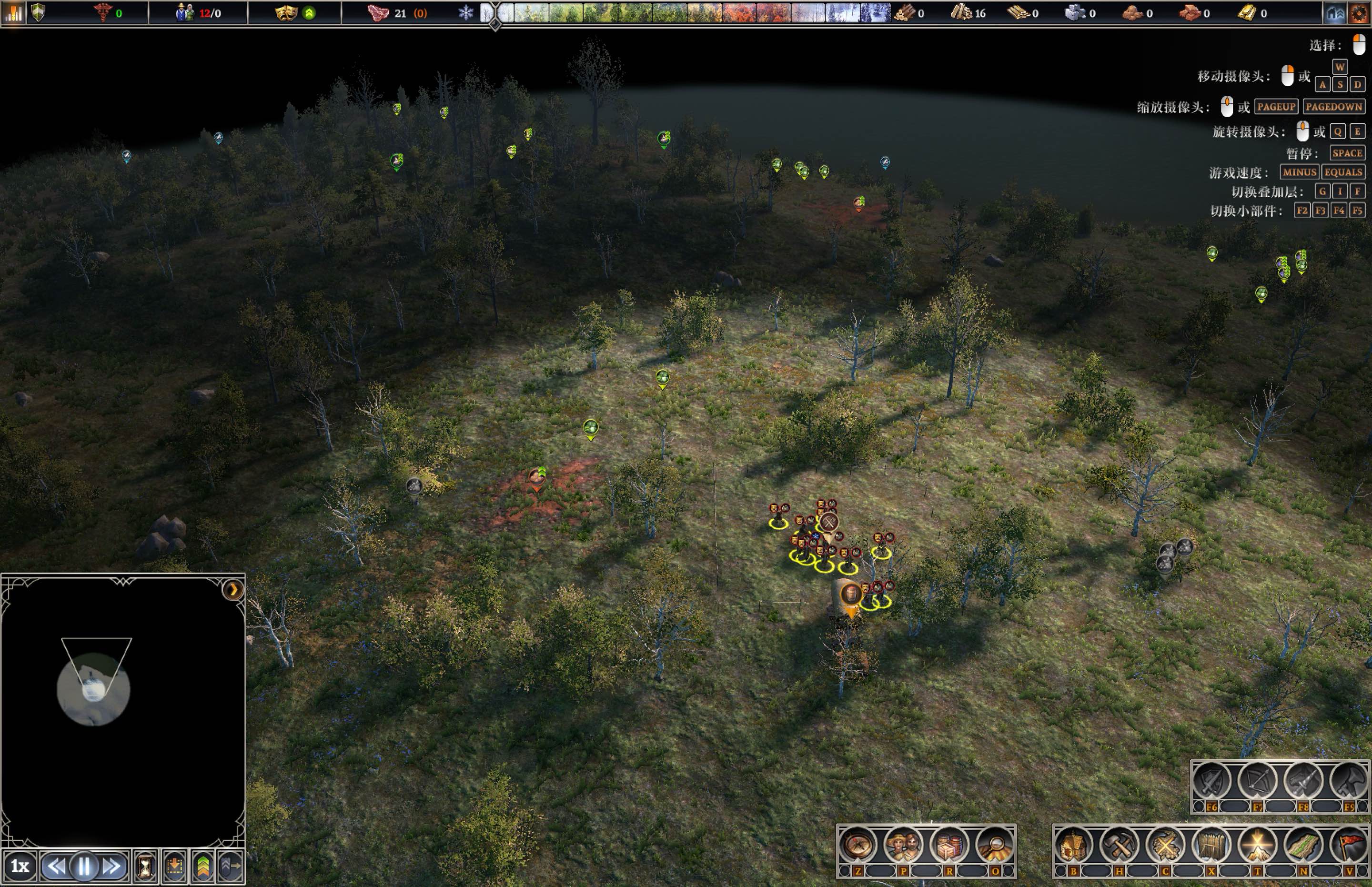The height and width of the screenshot is (887, 1372).
Task: Select the mountain terrain tool button
Action: 1257,846
